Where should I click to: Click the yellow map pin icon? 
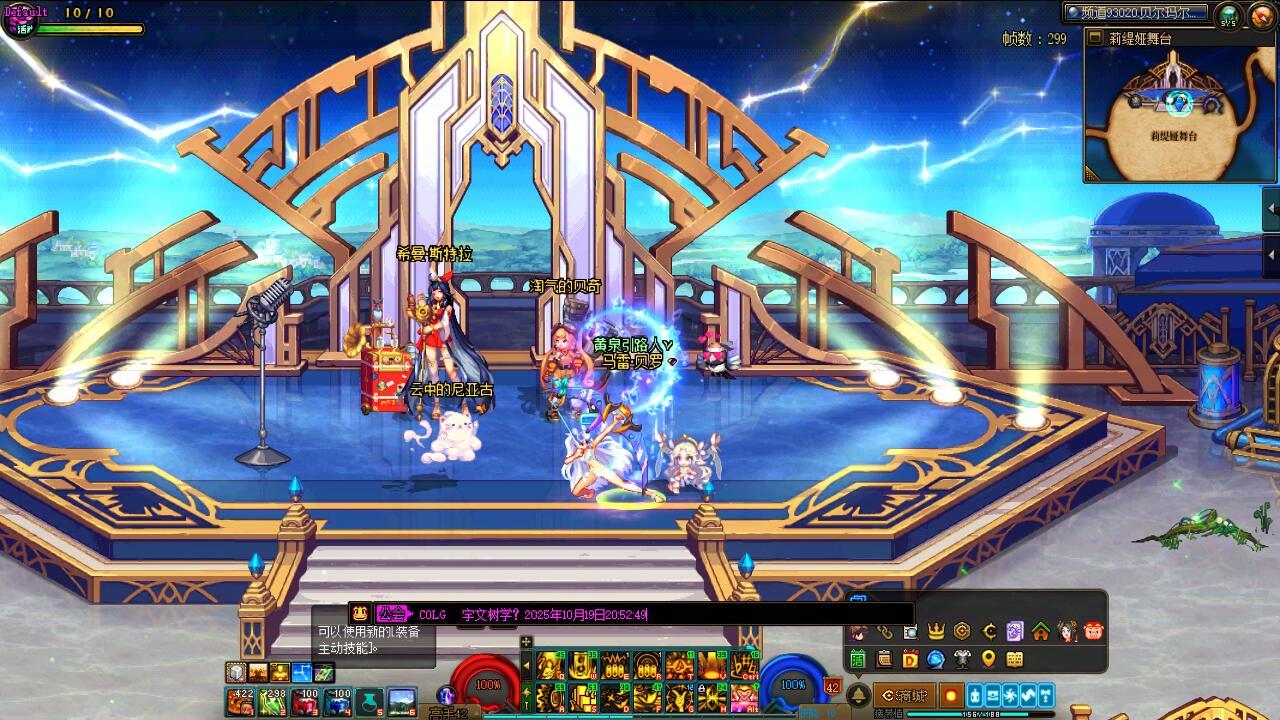tap(988, 659)
